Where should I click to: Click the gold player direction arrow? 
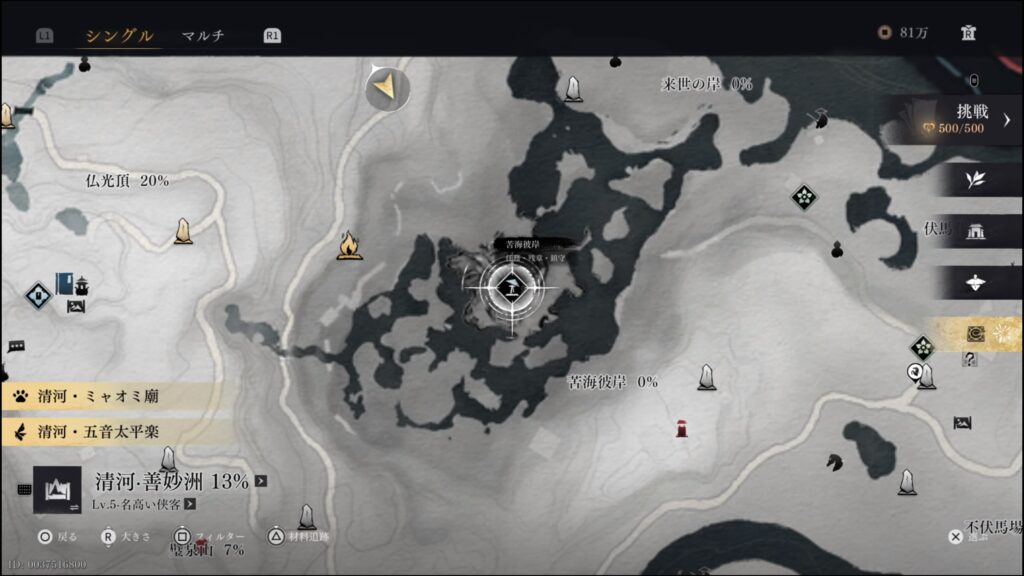click(x=386, y=90)
